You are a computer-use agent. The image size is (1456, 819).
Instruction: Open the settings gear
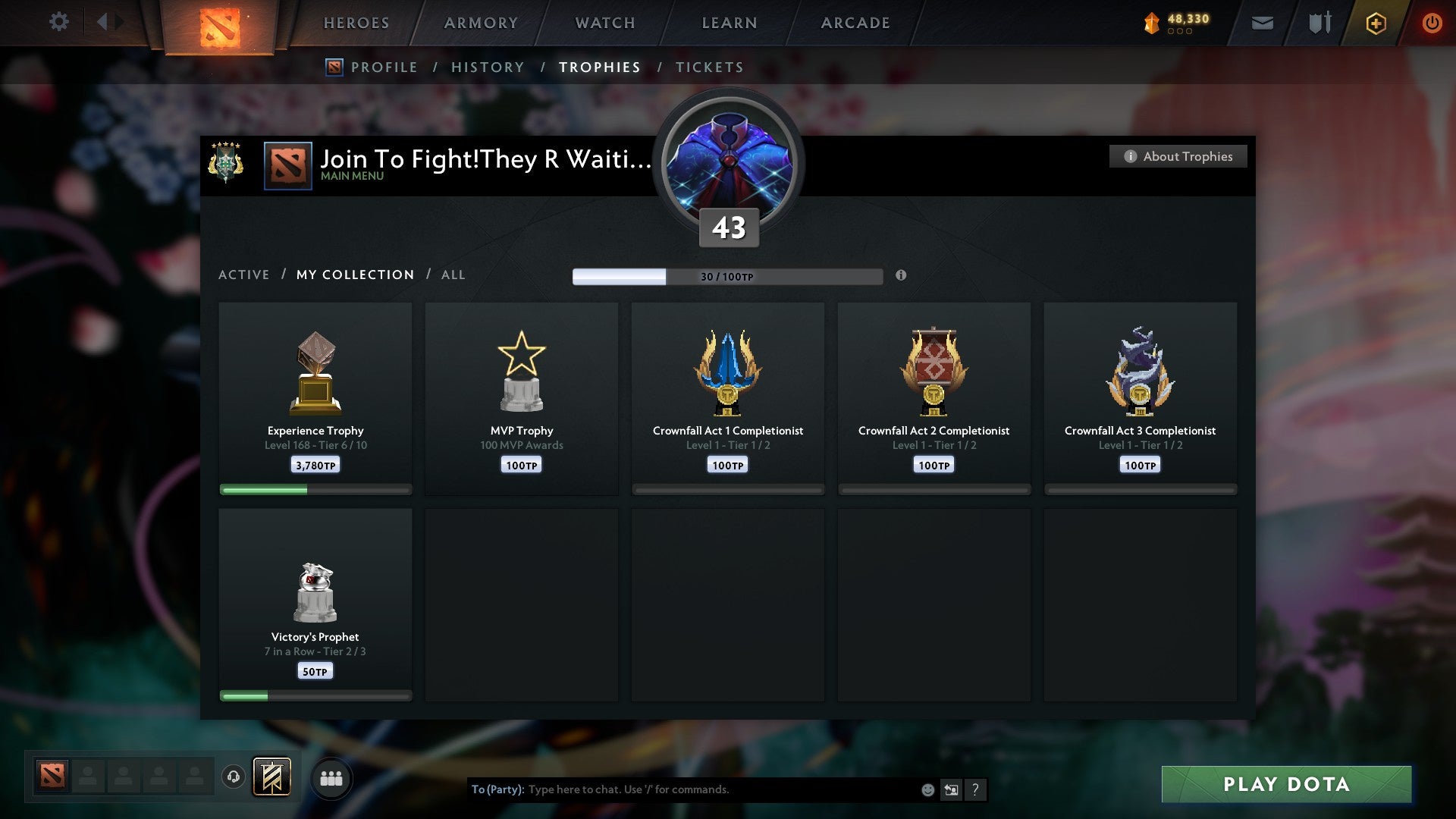pyautogui.click(x=59, y=22)
